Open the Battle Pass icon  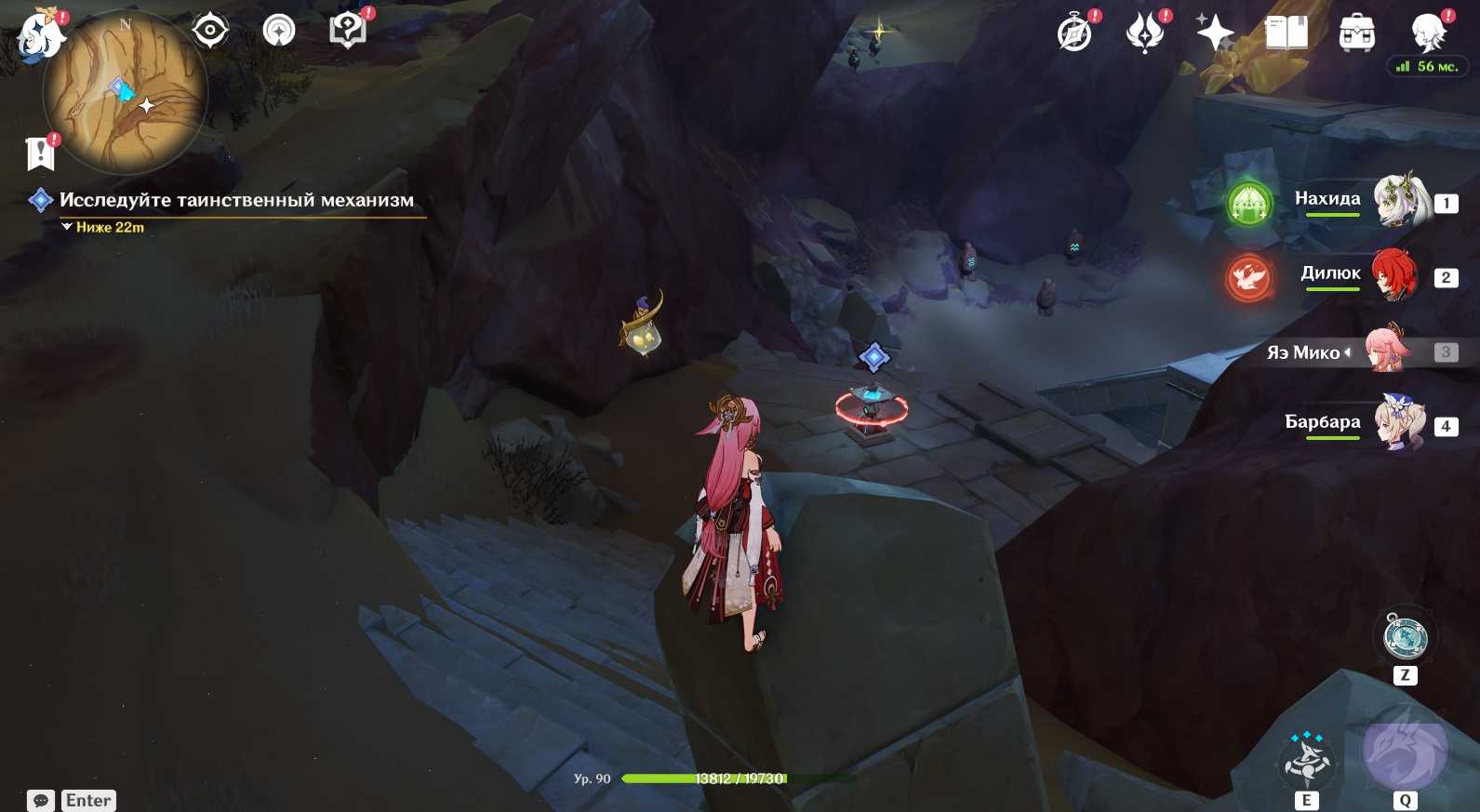click(x=1145, y=33)
